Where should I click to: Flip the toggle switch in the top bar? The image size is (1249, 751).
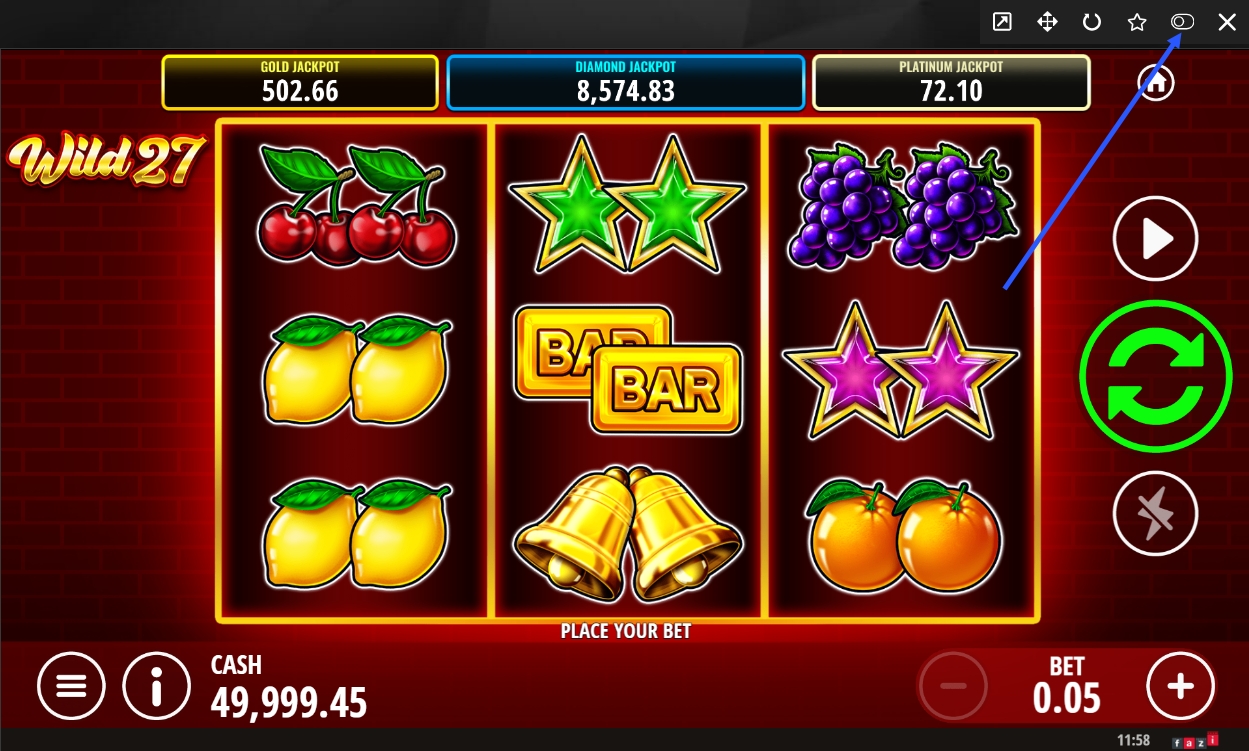click(1182, 22)
